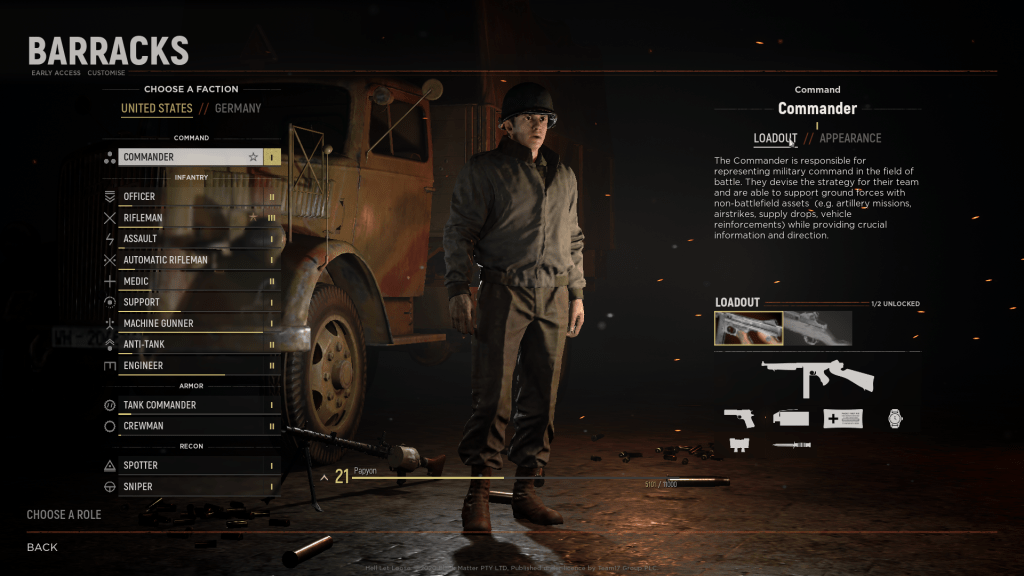The width and height of the screenshot is (1024, 576).
Task: Pick the Crewman role
Action: click(190, 426)
